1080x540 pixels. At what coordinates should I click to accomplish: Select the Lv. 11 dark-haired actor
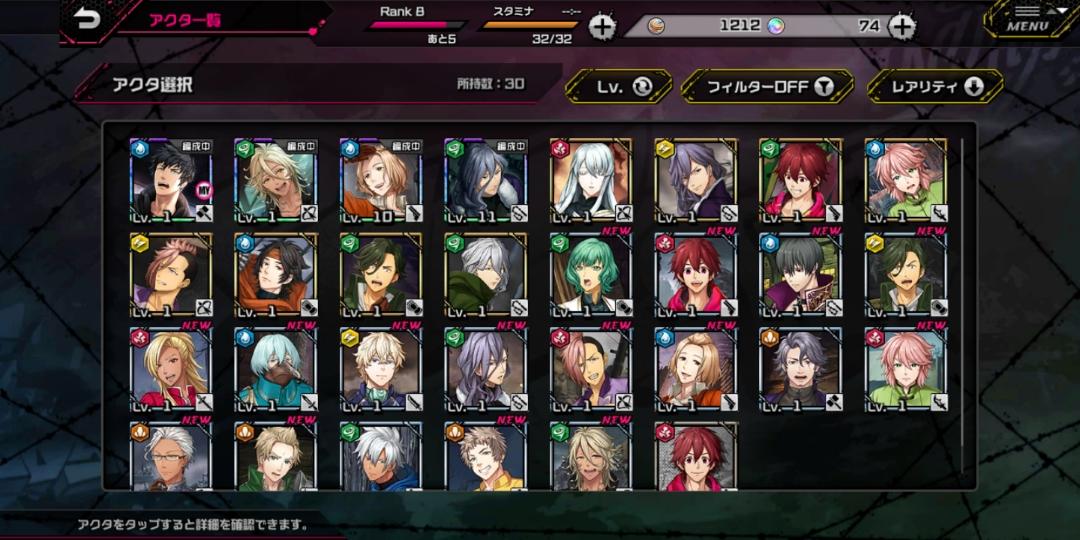[x=486, y=181]
